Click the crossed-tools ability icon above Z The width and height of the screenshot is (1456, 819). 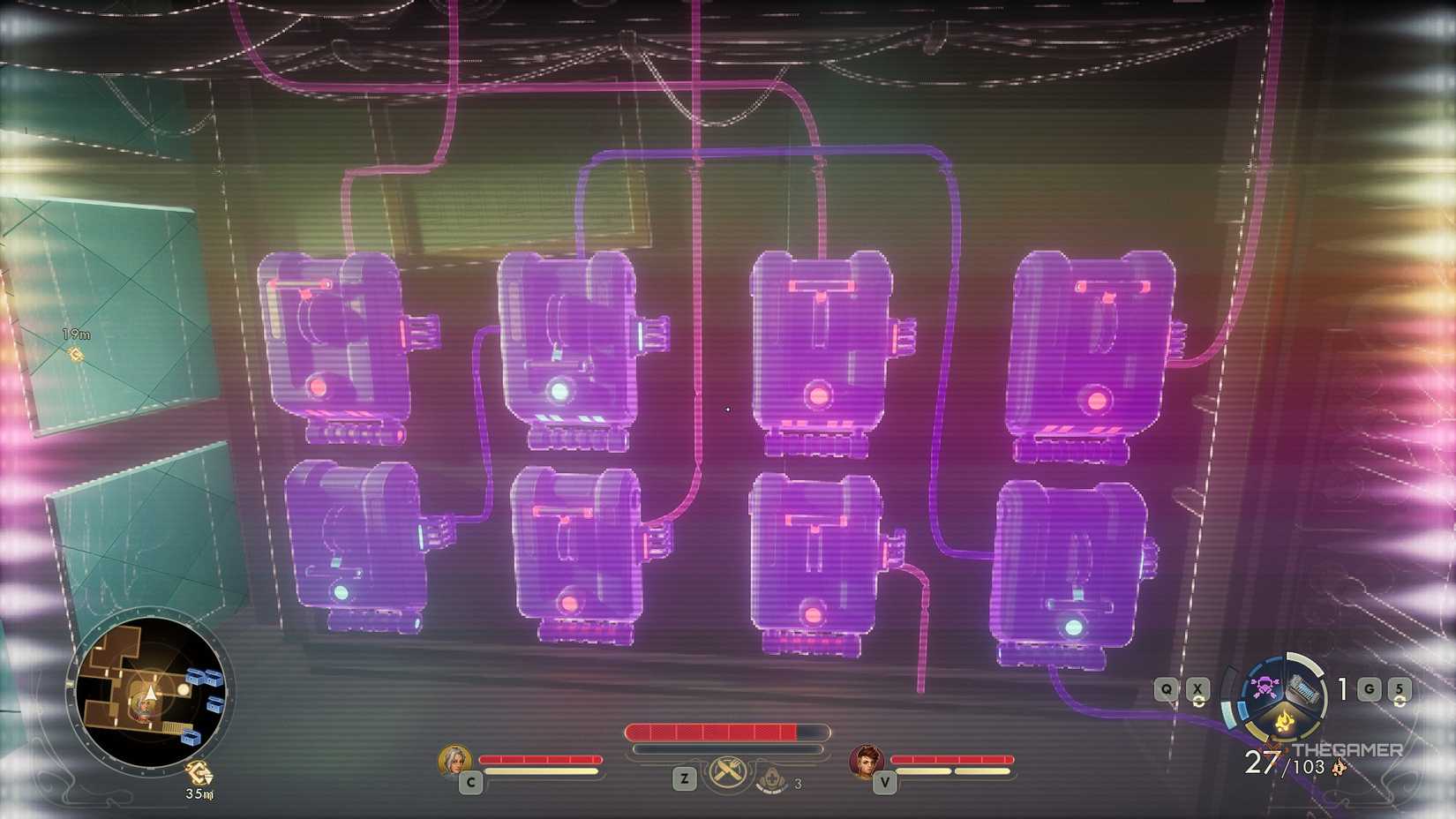[727, 772]
